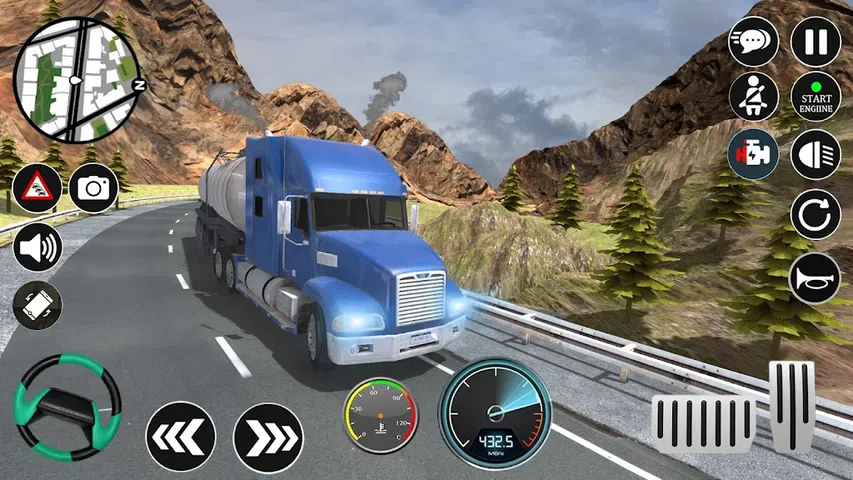The image size is (853, 480).
Task: Open the chat speech bubble icon
Action: [753, 42]
